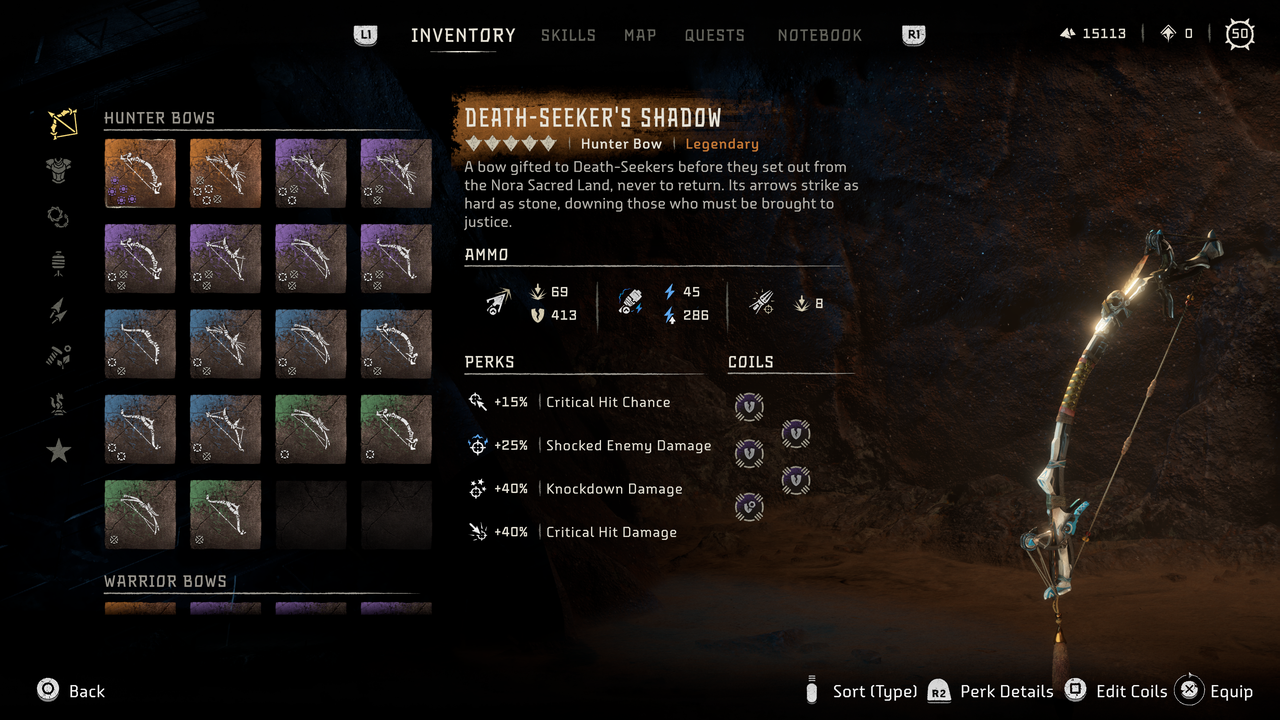The image size is (1280, 720).
Task: Select the Ammo arrows category icon
Action: [x=57, y=310]
